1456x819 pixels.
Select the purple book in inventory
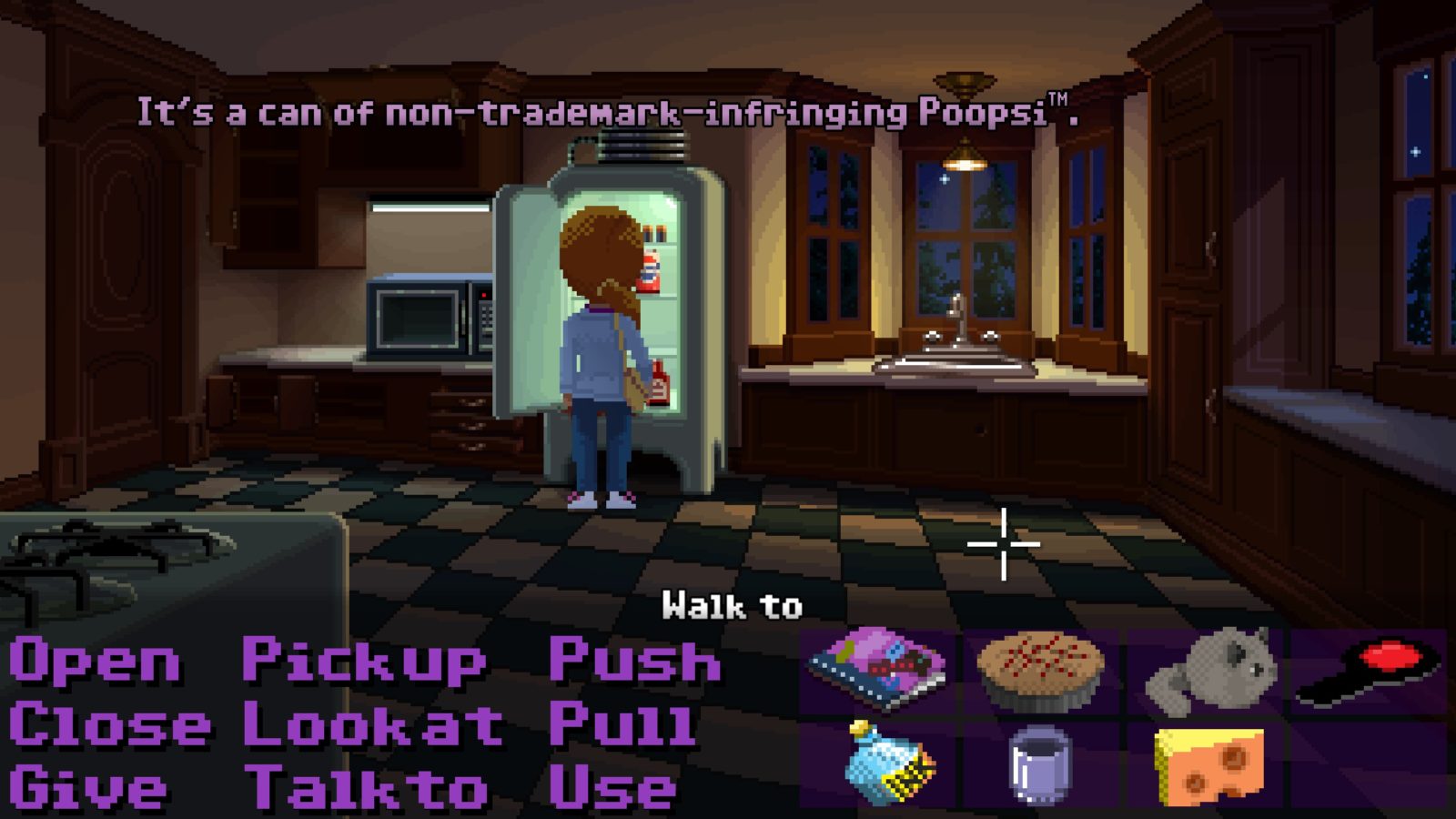(x=877, y=670)
